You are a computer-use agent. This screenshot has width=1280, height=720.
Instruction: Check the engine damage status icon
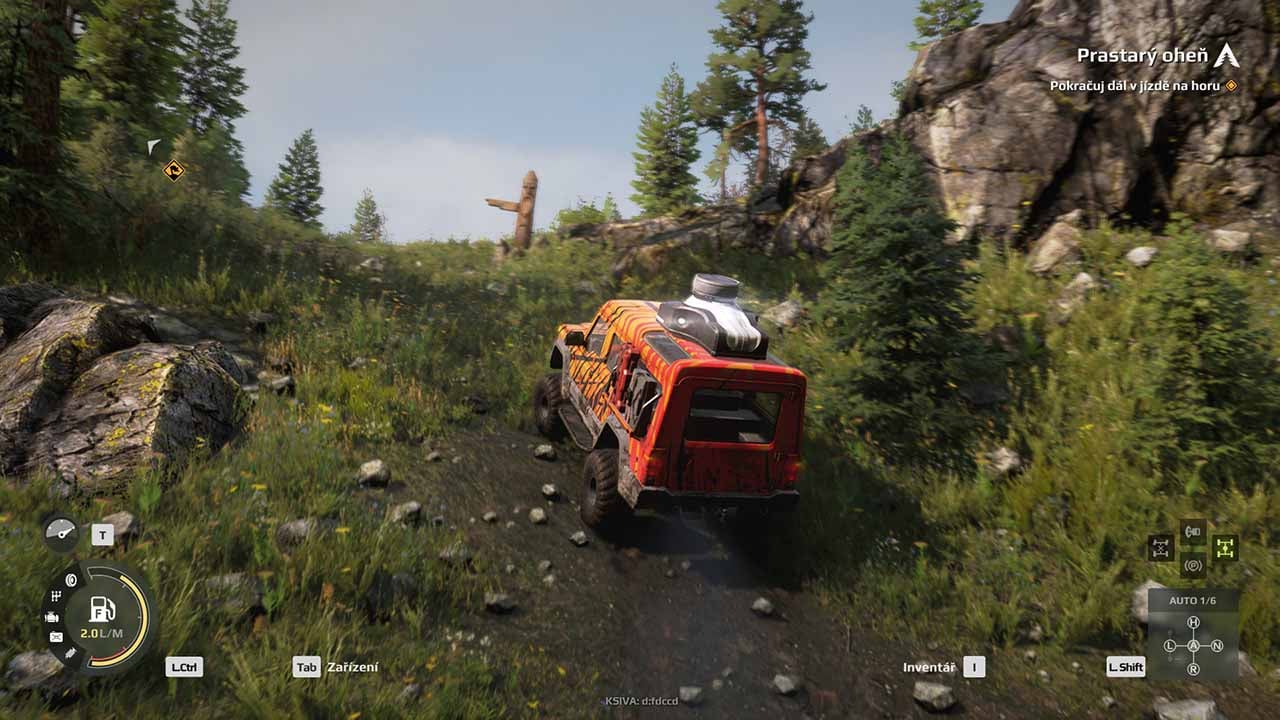(x=52, y=617)
